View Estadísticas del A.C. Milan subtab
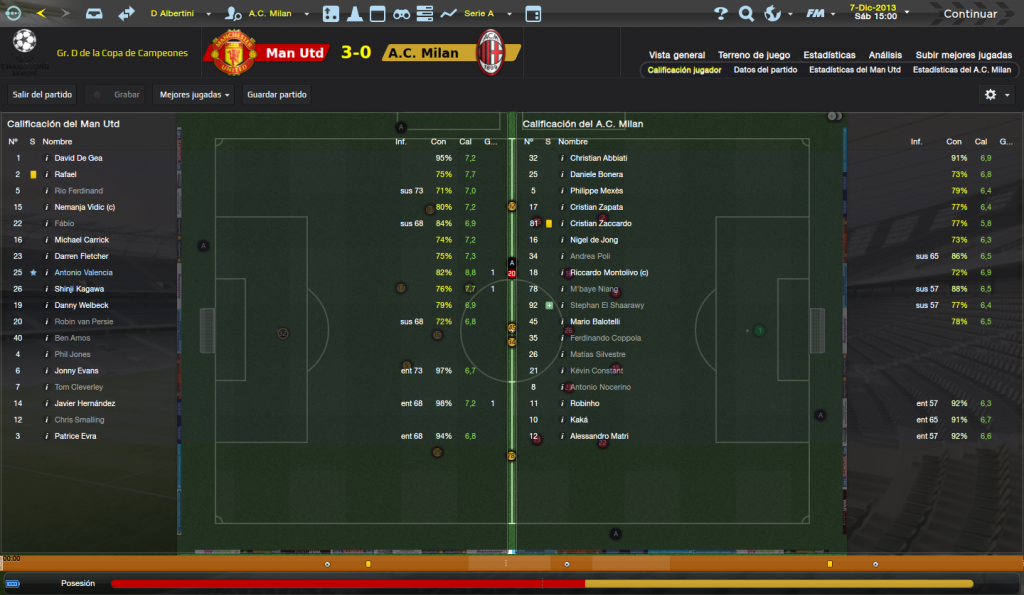The image size is (1024, 595). pyautogui.click(x=961, y=70)
